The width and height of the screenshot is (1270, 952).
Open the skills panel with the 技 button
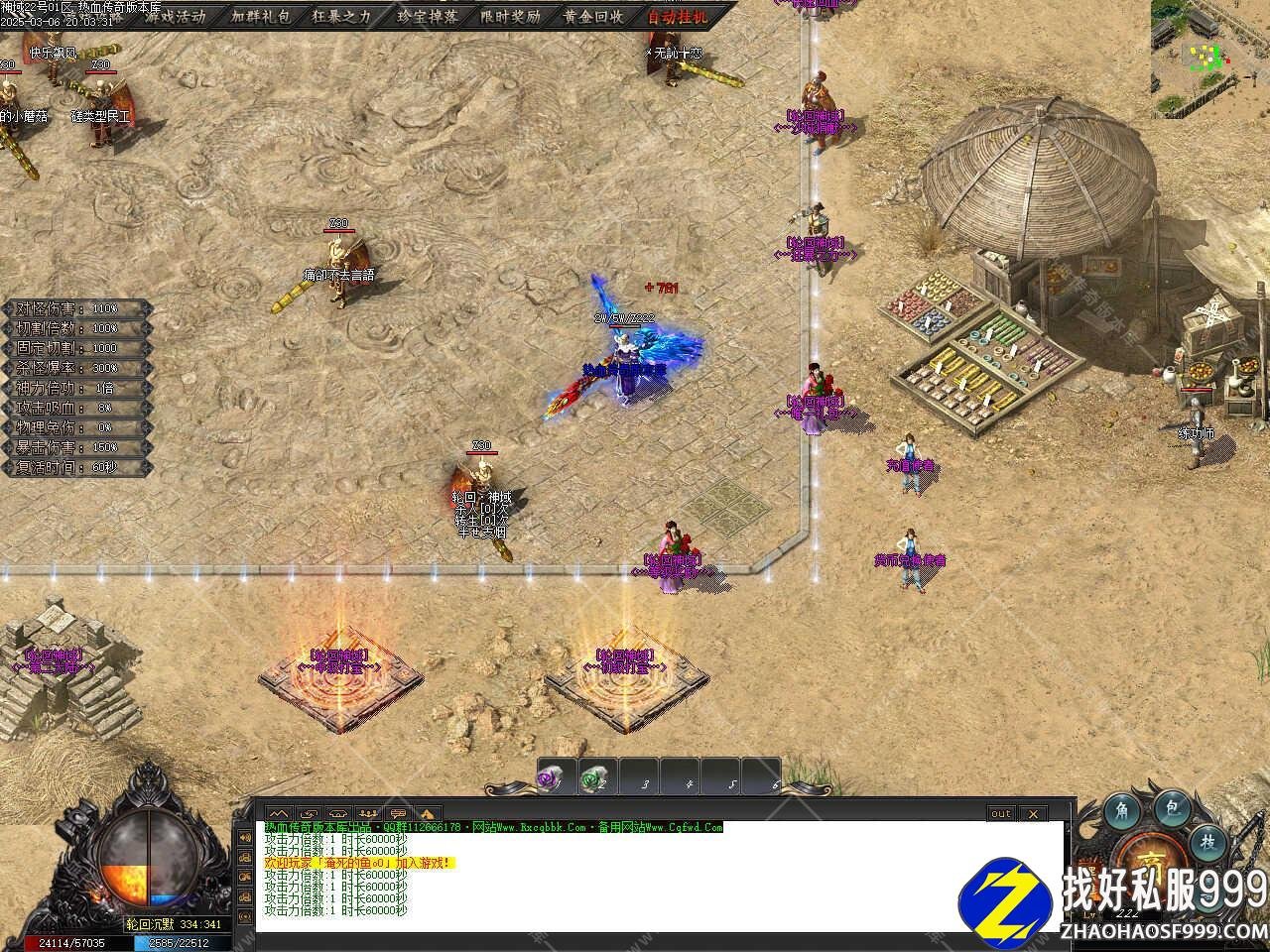point(1208,842)
